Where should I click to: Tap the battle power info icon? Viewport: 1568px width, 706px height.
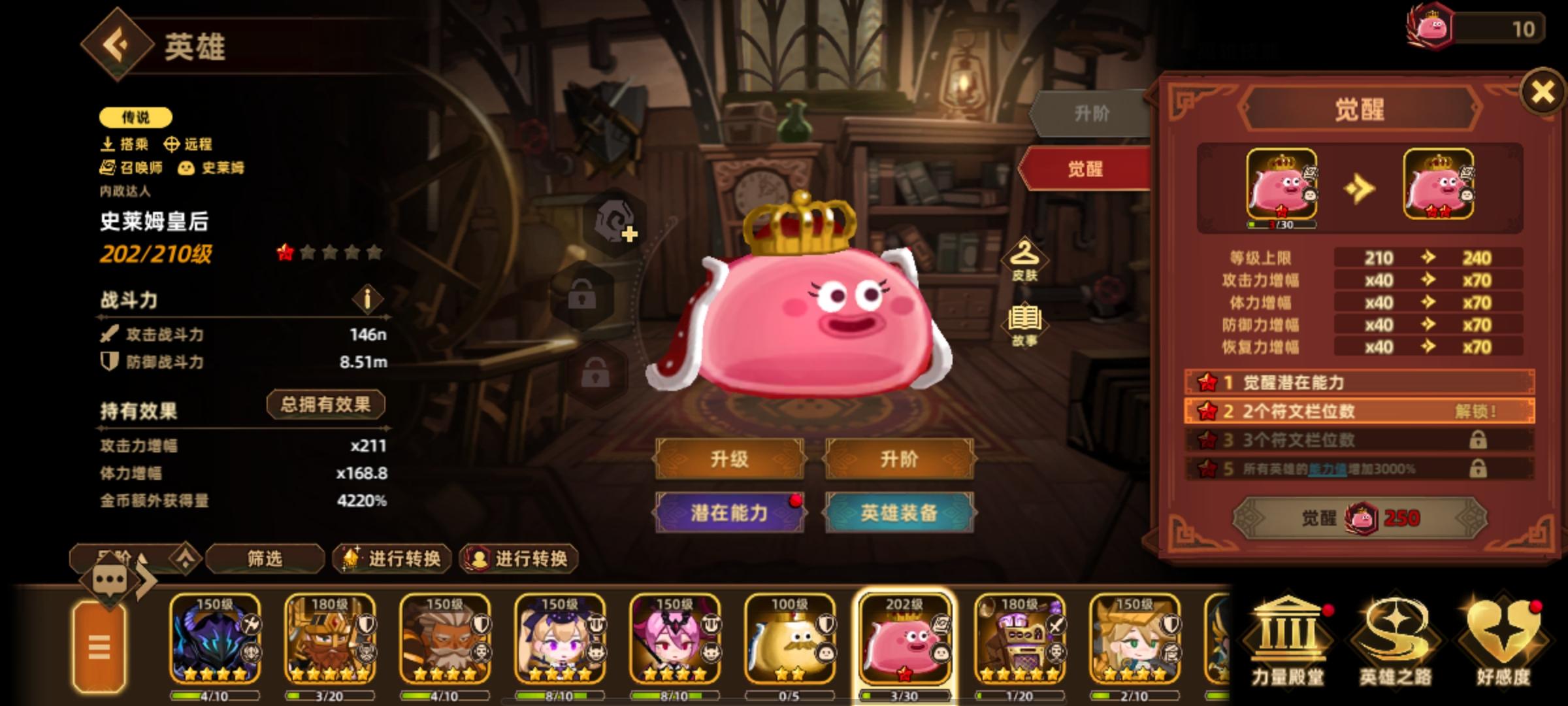(366, 301)
